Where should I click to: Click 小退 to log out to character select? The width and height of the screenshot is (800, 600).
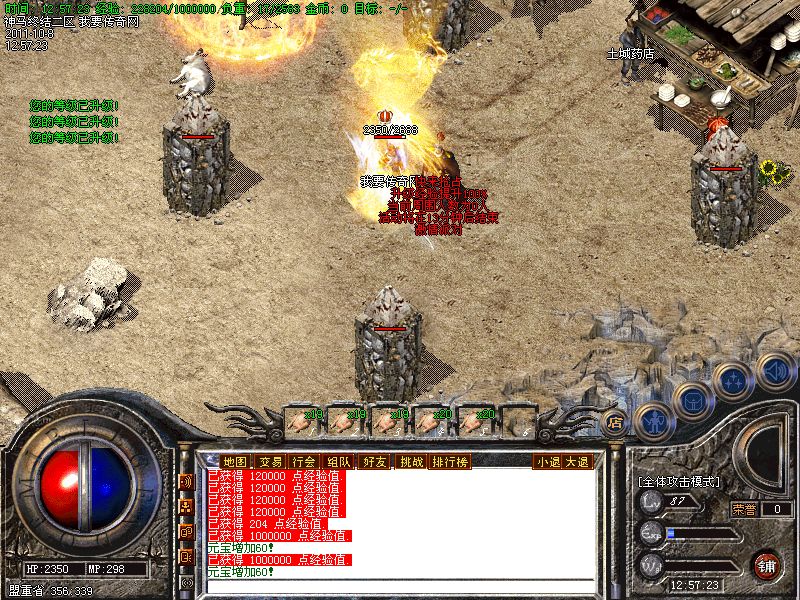[548, 462]
